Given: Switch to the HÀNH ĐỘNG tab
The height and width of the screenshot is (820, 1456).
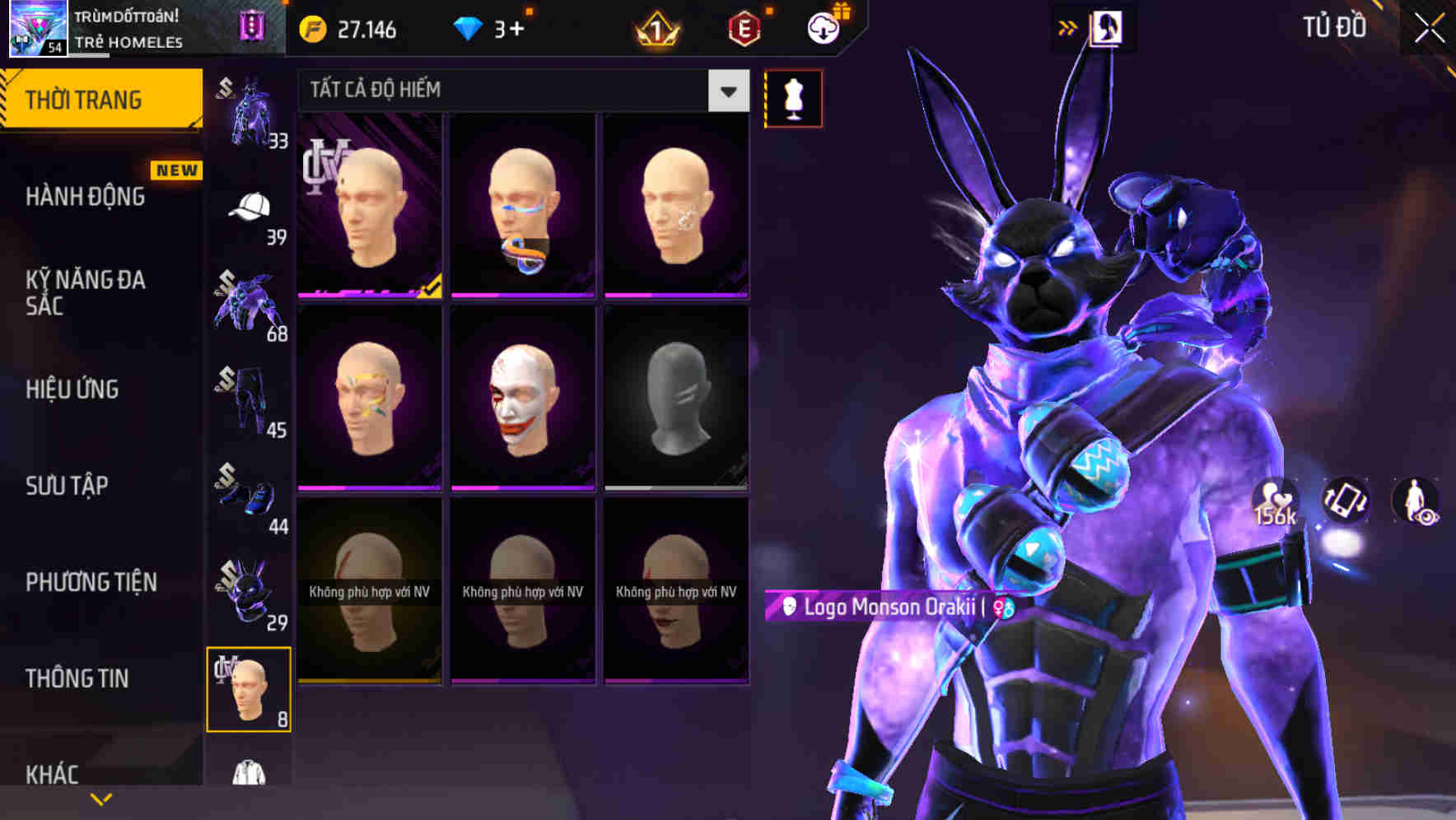Looking at the screenshot, I should tap(86, 198).
